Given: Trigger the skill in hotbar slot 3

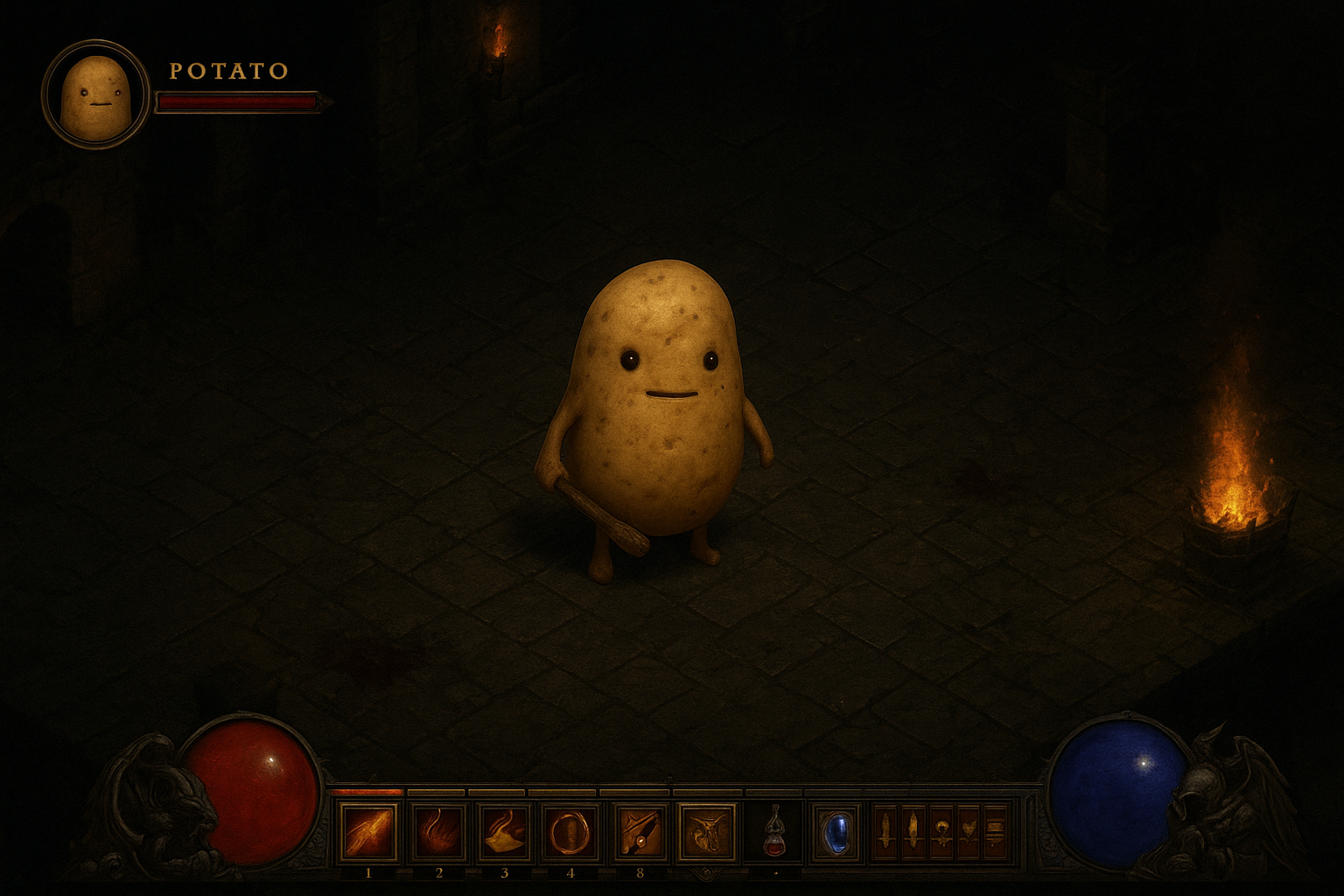Looking at the screenshot, I should (x=504, y=832).
